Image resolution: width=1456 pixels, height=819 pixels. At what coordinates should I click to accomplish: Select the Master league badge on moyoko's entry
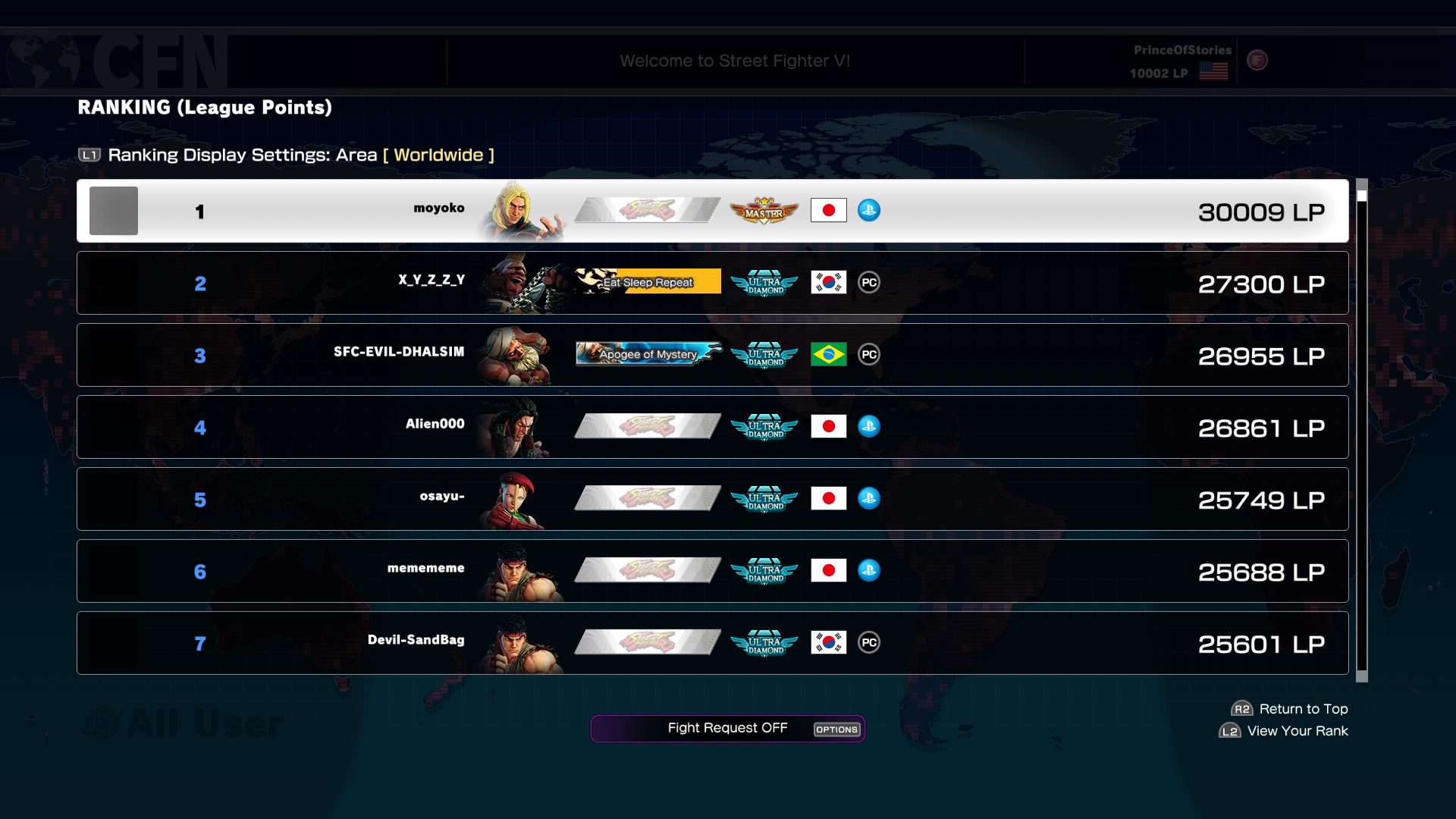point(764,211)
